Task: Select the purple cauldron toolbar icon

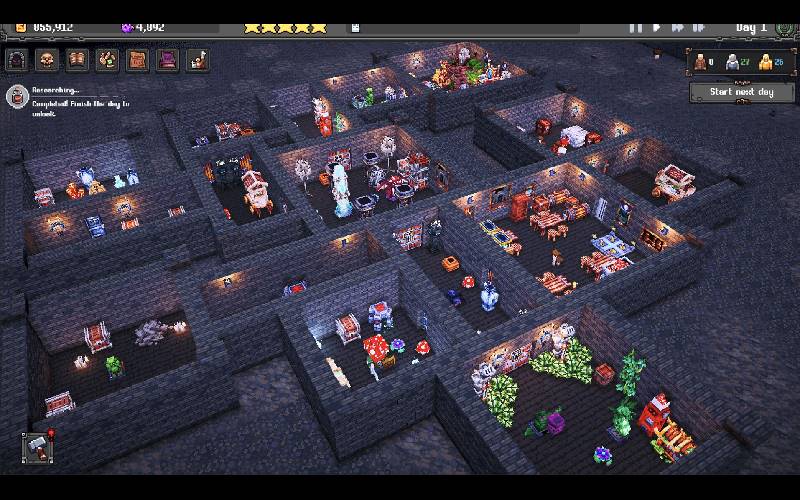Action: pos(167,60)
